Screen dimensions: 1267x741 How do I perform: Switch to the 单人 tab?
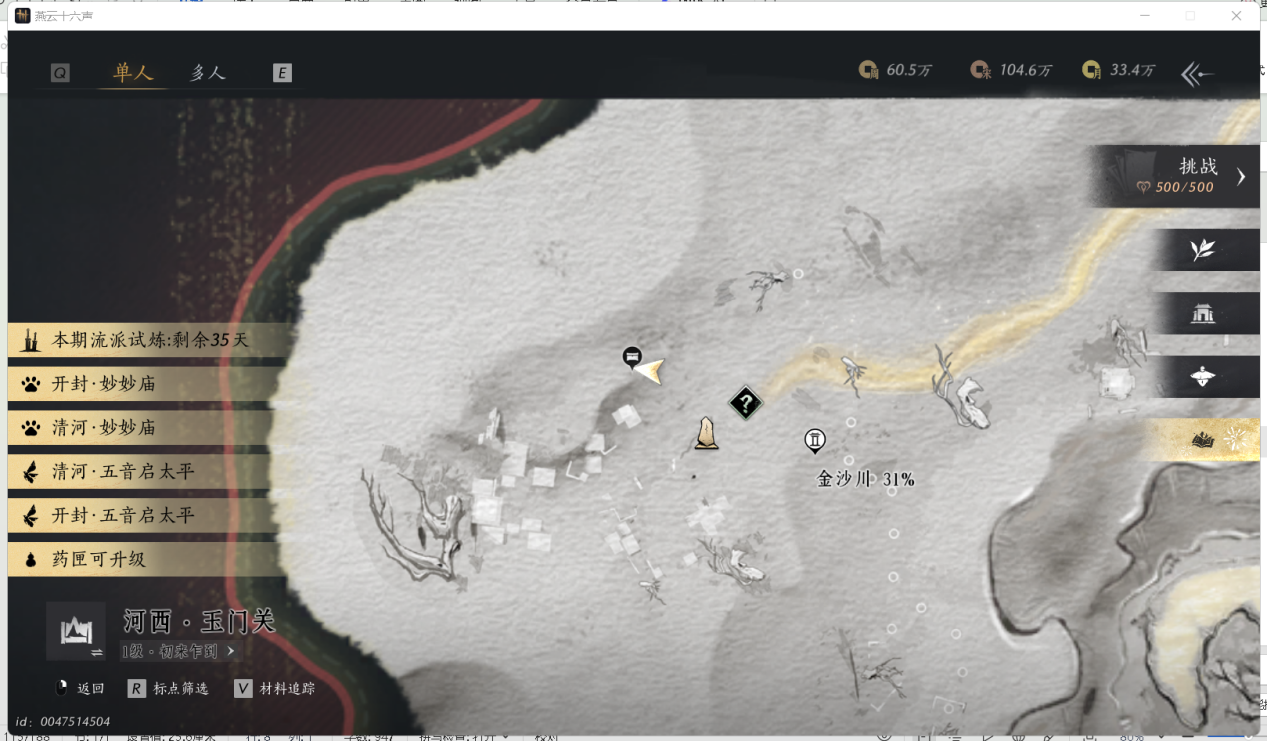point(133,72)
